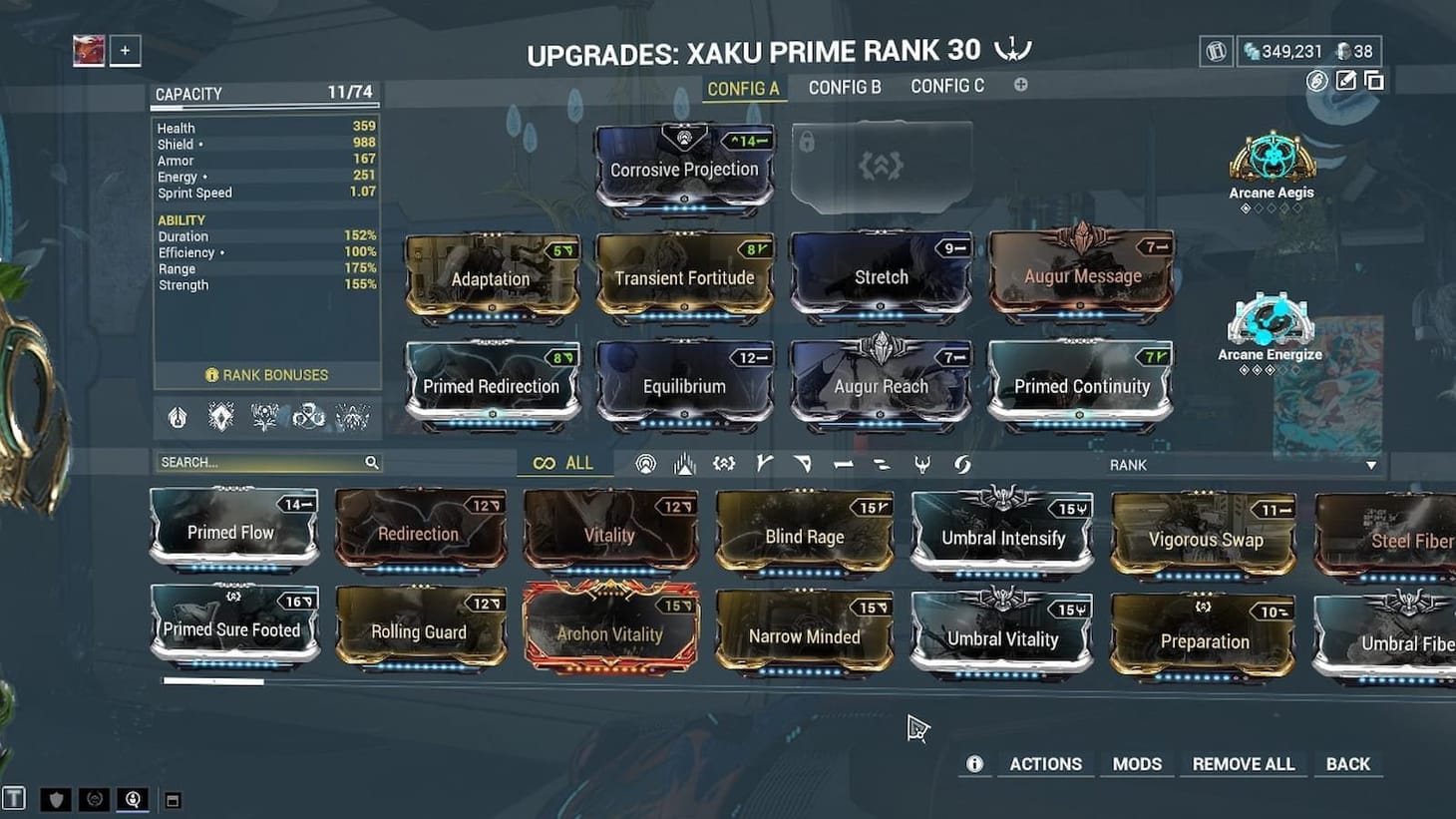Toggle the ALL mods filter
Viewport: 1456px width, 819px height.
(x=564, y=462)
